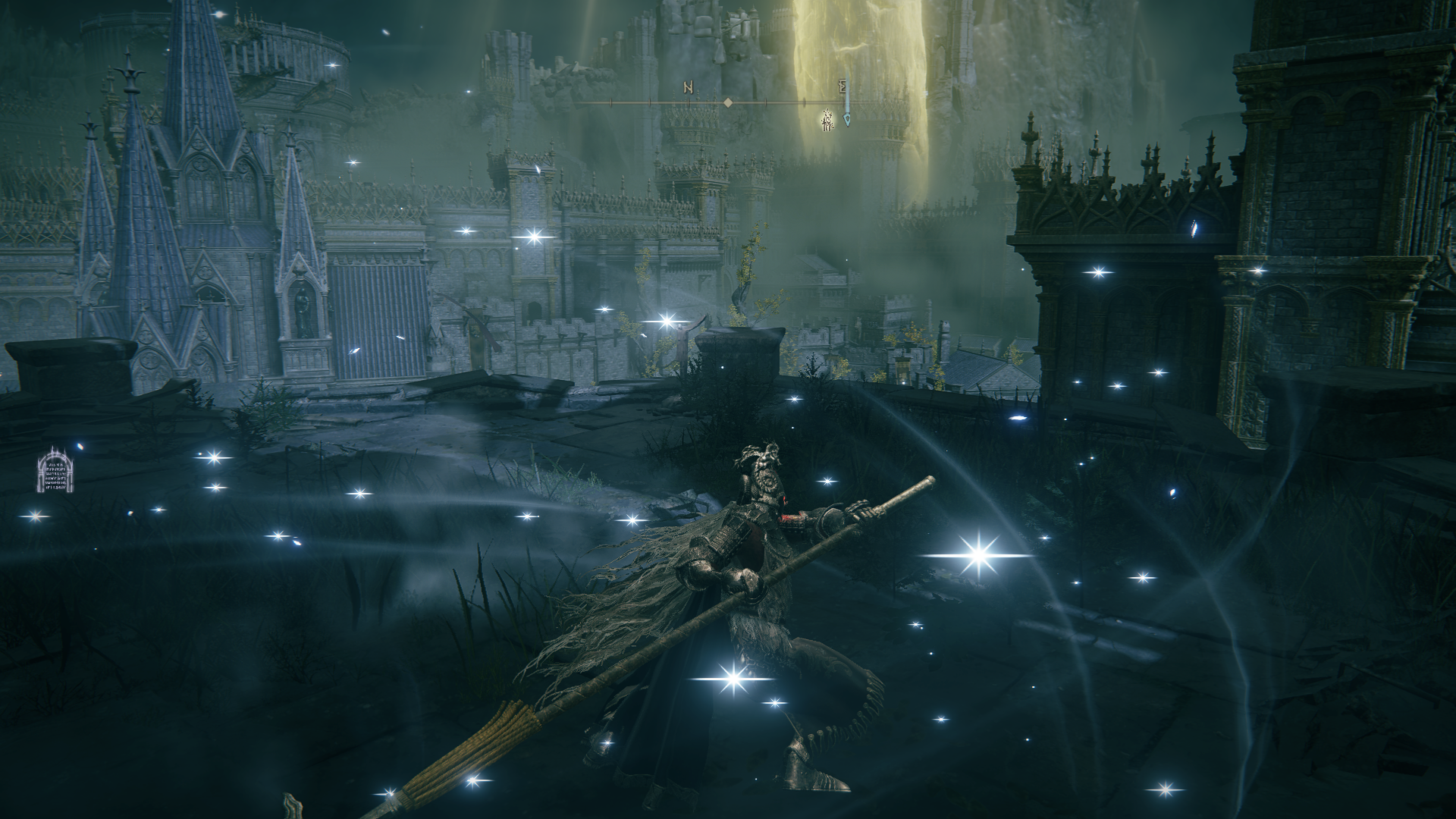Click the arched rune-tablet status icon

[x=56, y=470]
